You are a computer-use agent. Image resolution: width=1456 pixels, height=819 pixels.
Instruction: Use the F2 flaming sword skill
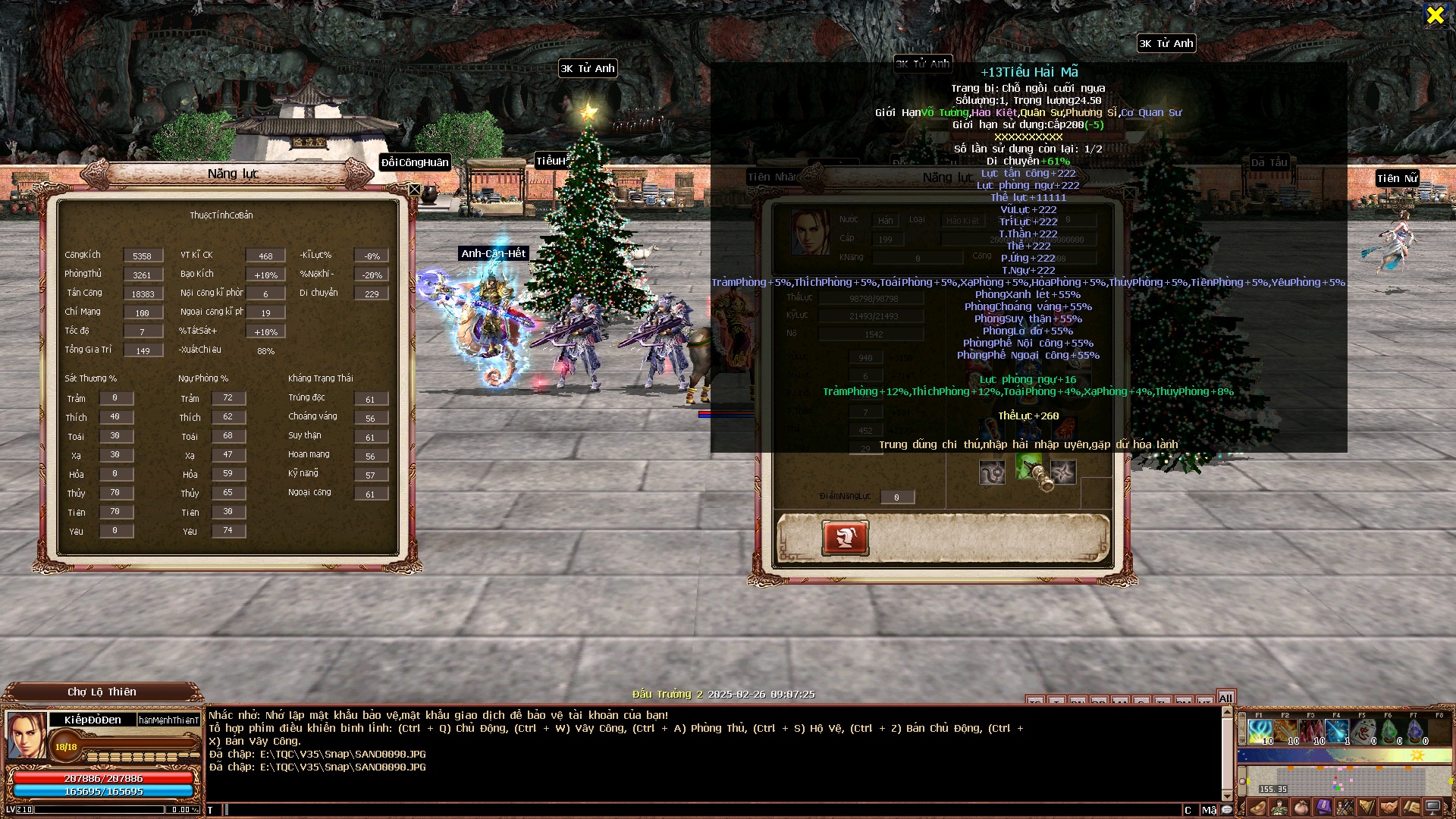pos(1286,732)
